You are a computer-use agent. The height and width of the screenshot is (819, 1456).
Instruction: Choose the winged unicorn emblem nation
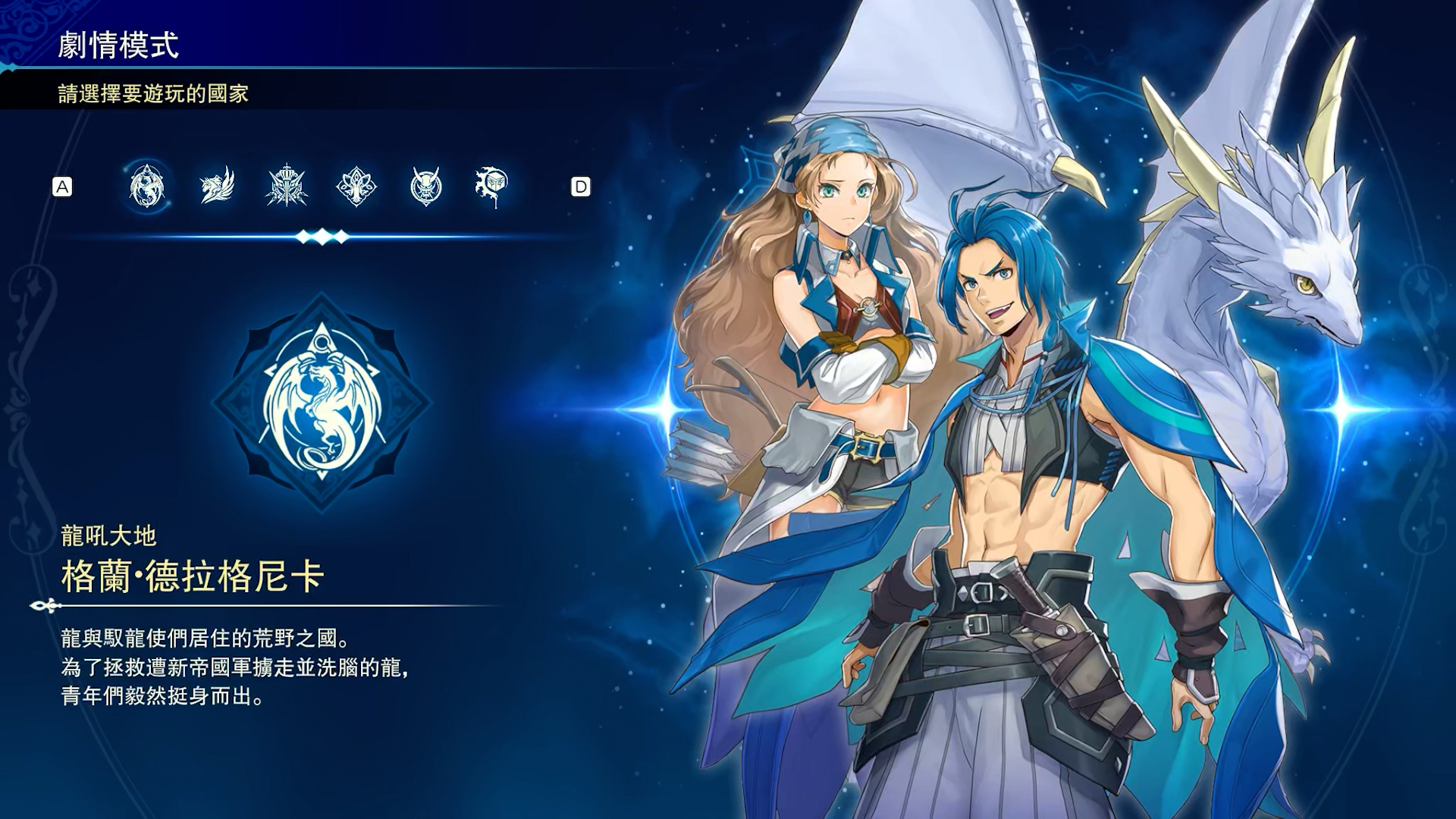[x=217, y=187]
